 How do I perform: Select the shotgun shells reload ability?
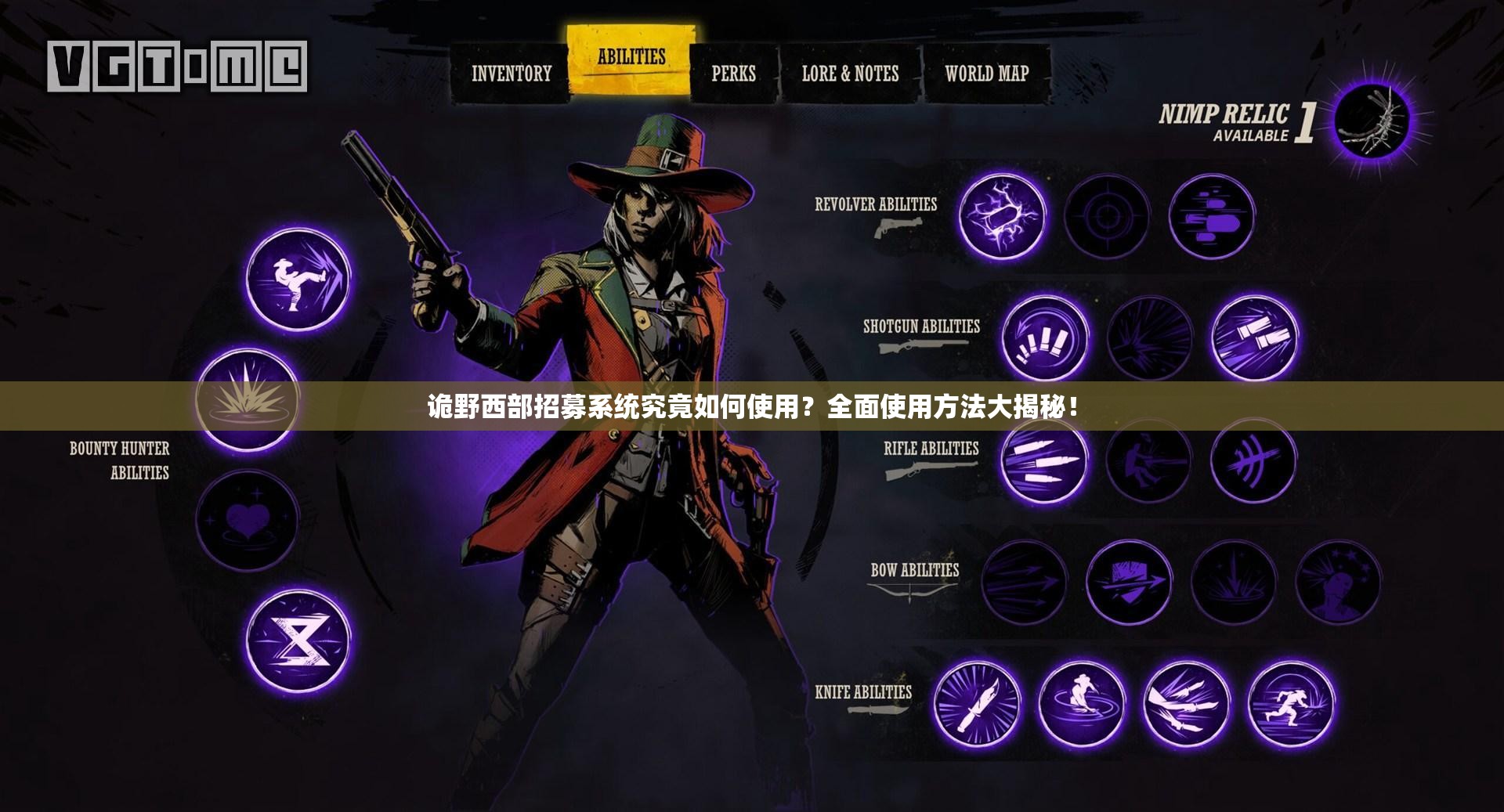point(1044,338)
